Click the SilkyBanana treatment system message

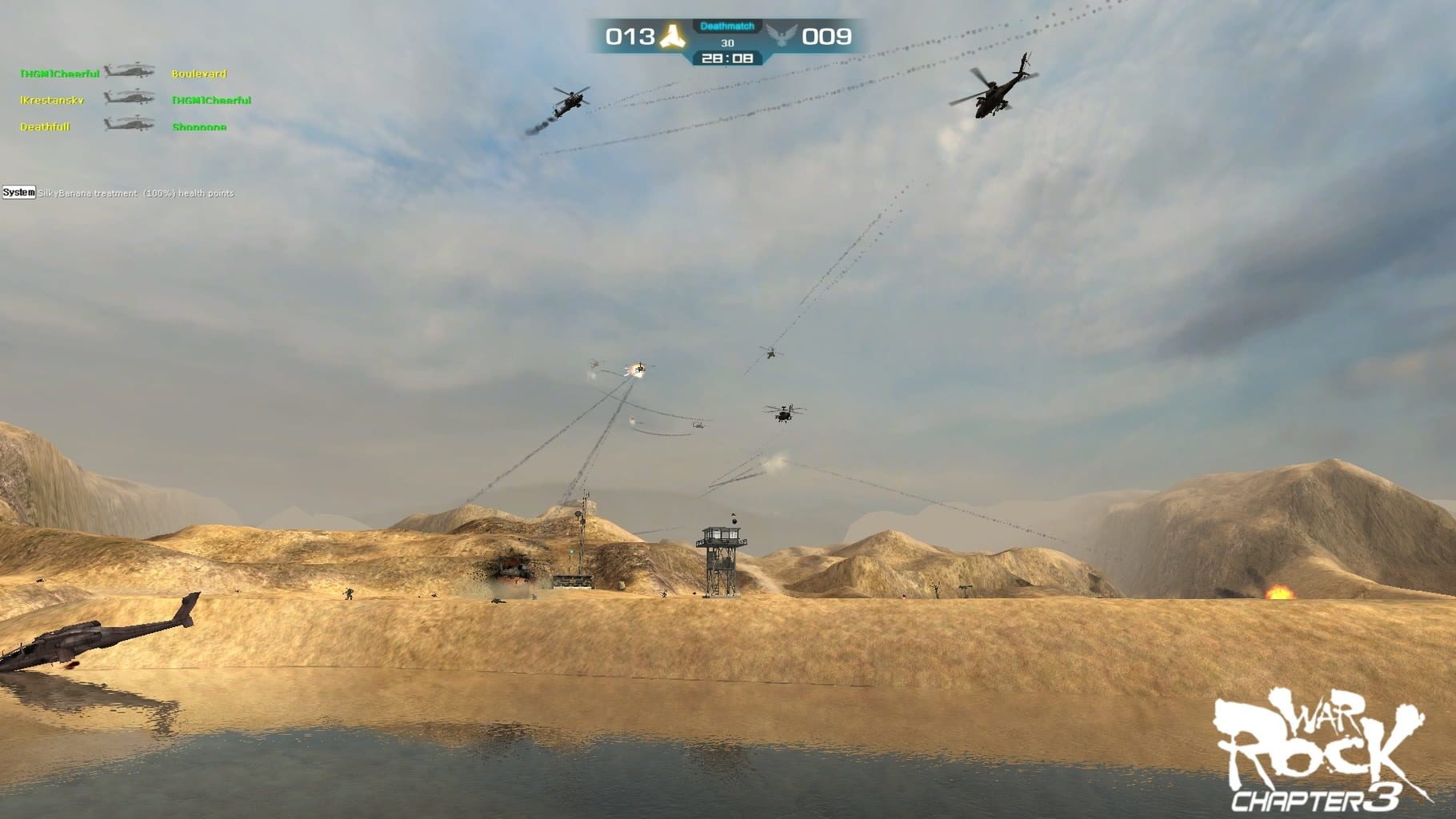pos(136,194)
